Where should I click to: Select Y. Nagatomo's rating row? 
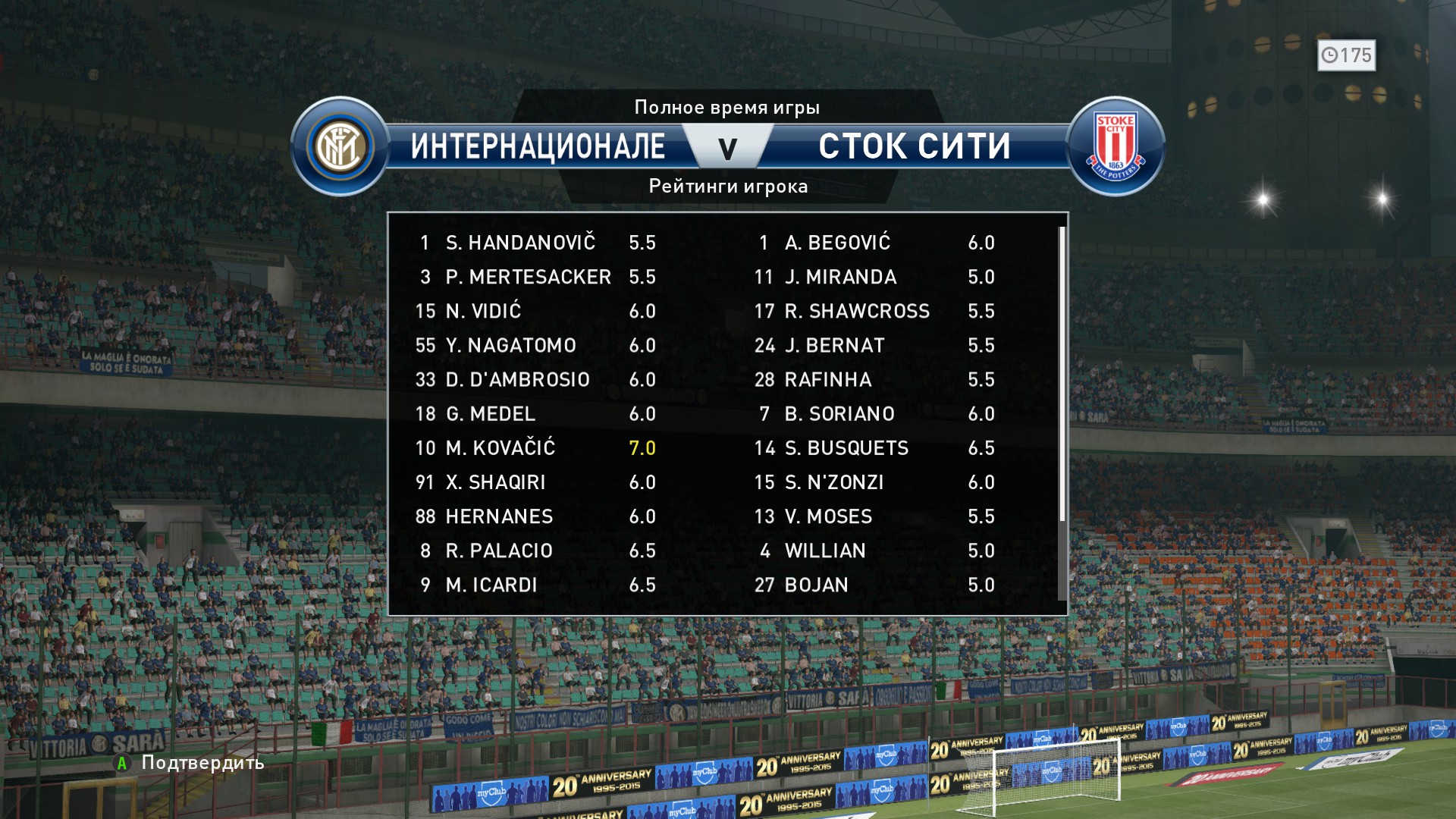click(x=535, y=345)
